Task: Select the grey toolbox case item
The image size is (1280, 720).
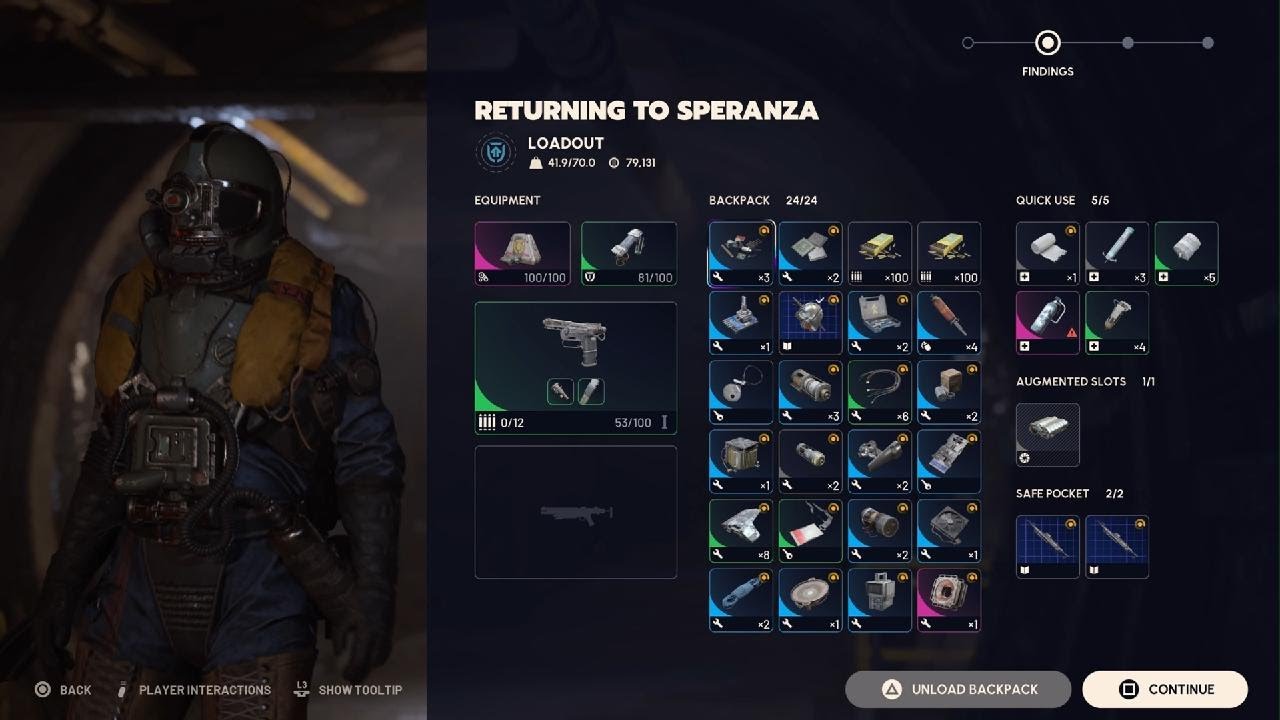Action: point(879,322)
